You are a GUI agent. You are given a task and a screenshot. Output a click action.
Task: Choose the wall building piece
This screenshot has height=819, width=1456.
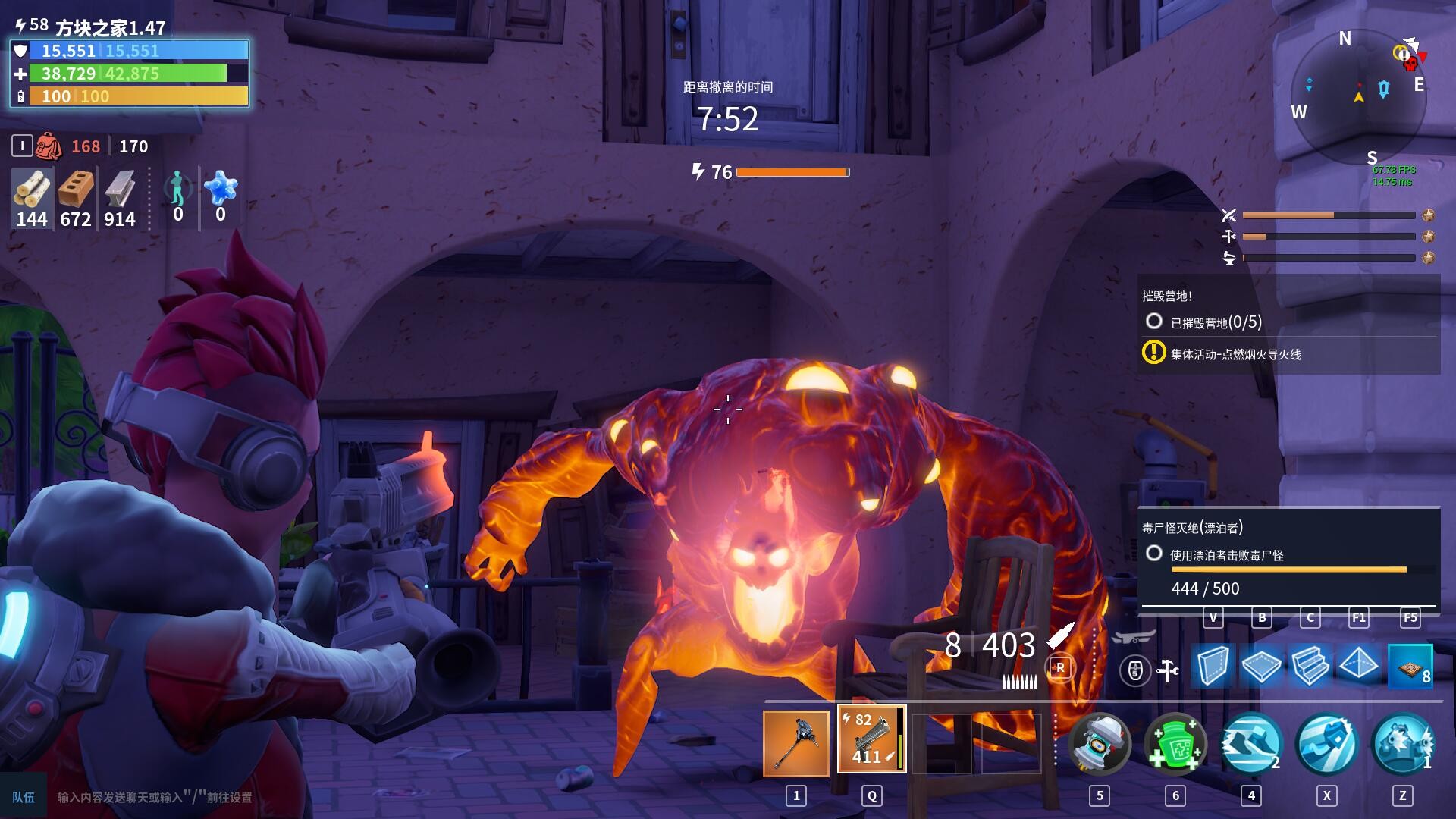pos(1213,666)
